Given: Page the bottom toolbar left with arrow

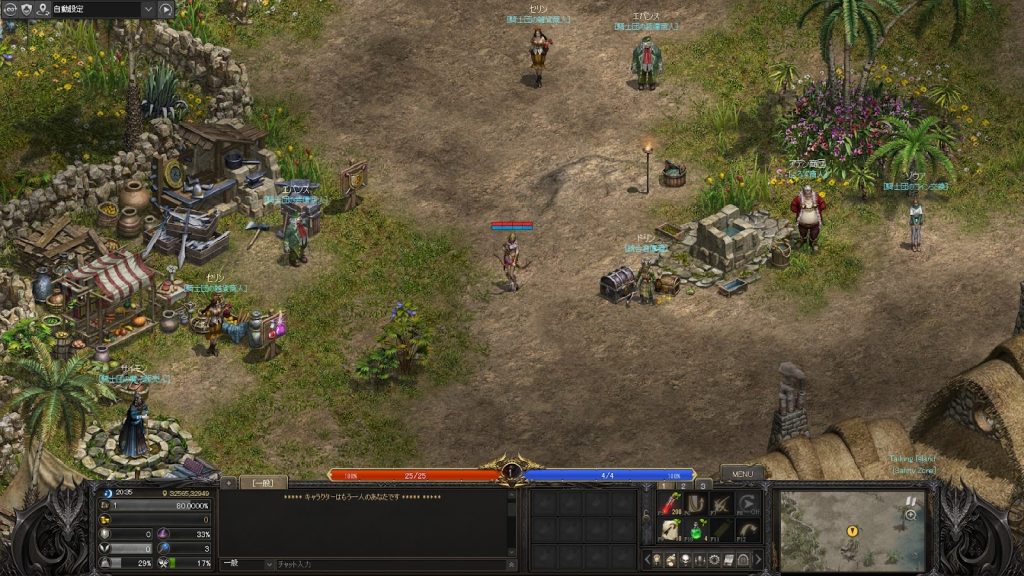Looking at the screenshot, I should [x=647, y=559].
